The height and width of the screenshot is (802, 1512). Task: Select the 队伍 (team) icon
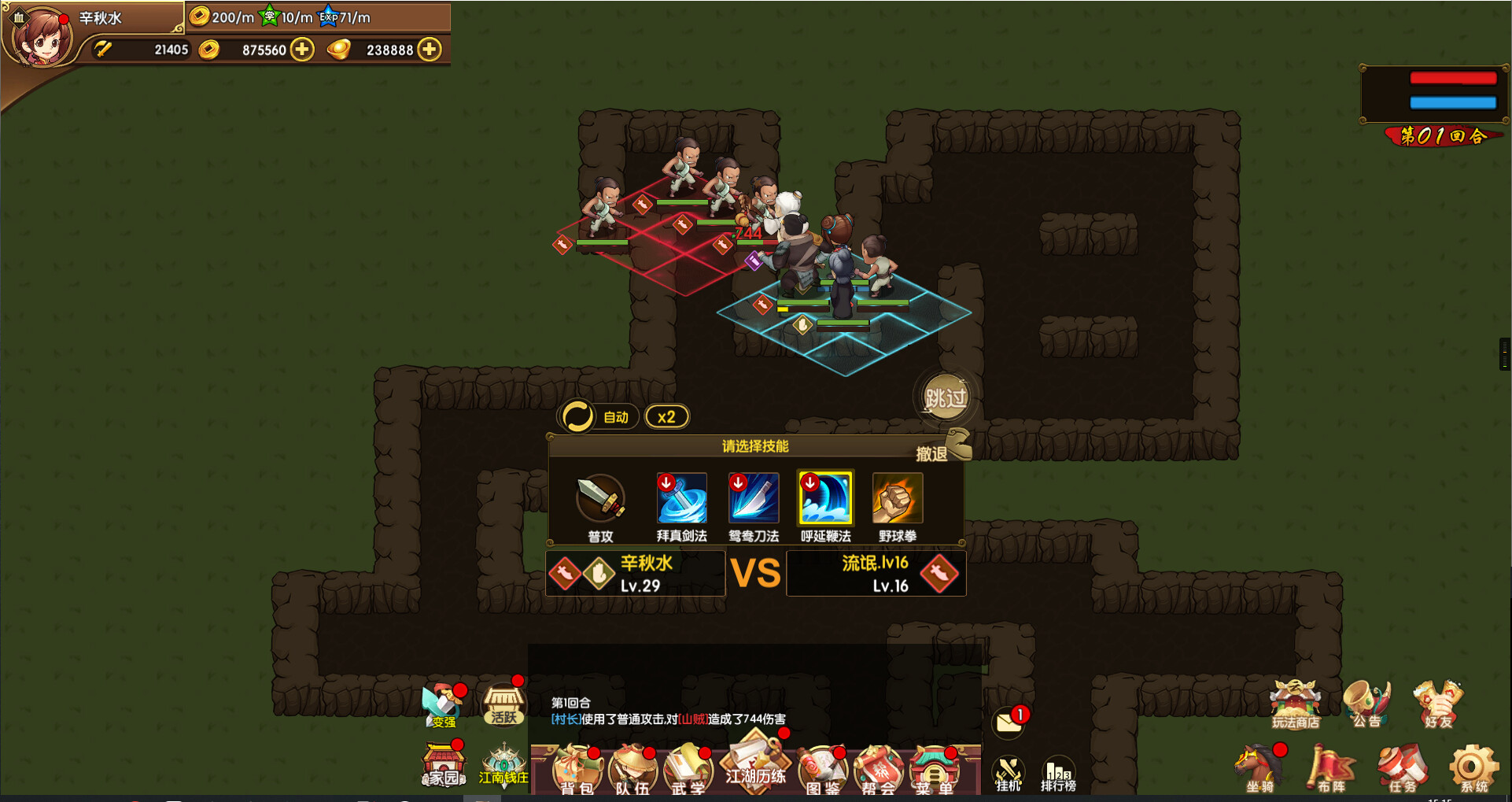coord(633,767)
